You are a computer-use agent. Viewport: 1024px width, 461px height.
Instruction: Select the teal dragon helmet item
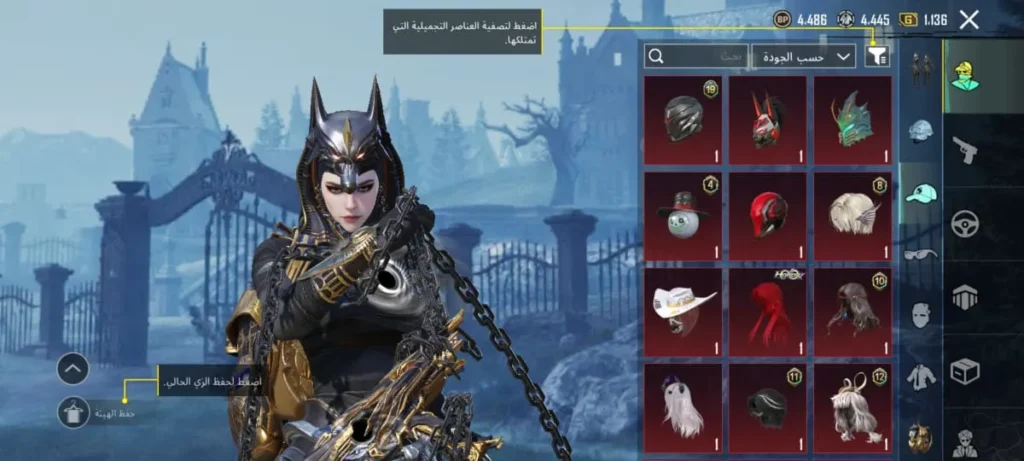852,119
